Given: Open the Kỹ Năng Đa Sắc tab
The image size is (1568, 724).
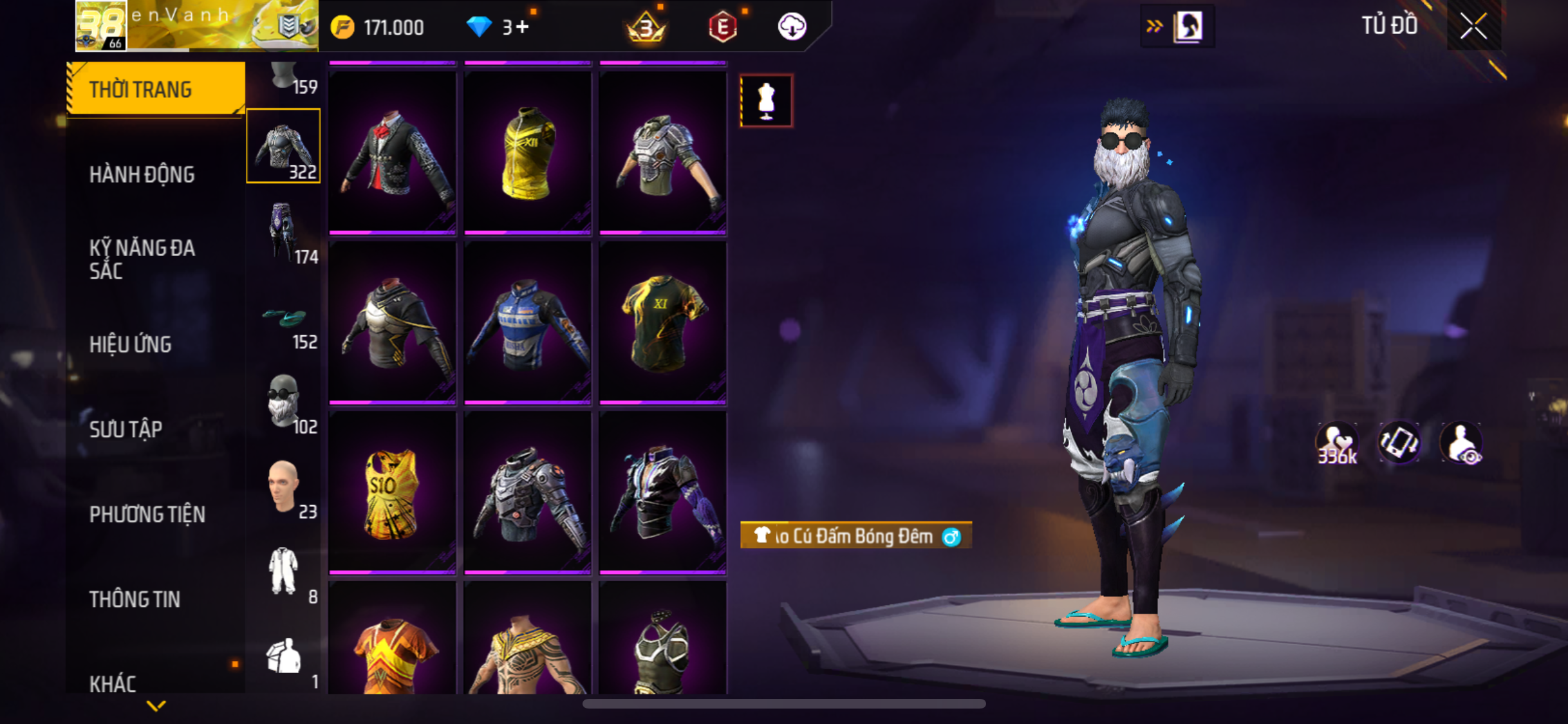Looking at the screenshot, I should point(142,259).
